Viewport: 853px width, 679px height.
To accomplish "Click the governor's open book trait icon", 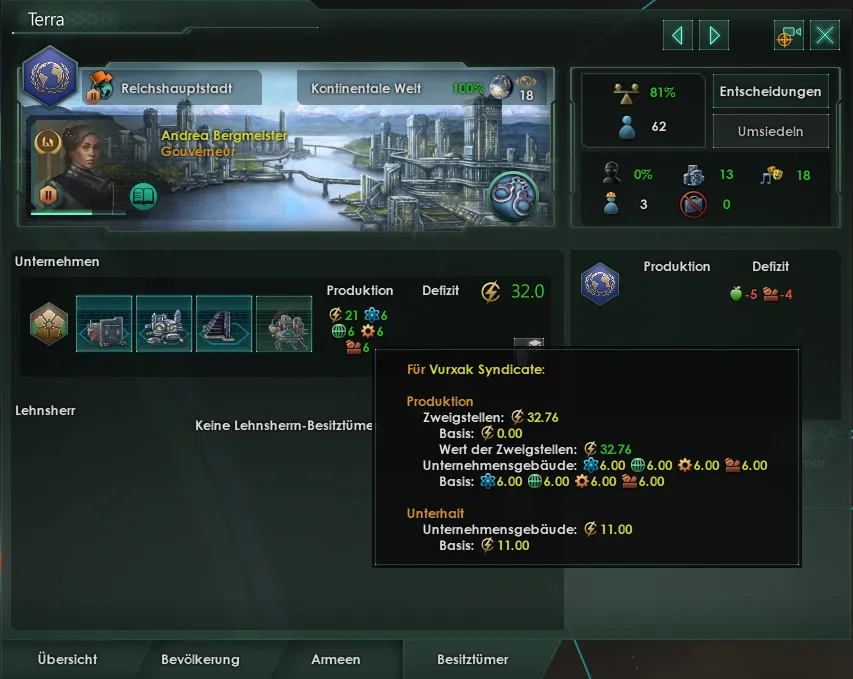I will coord(144,195).
